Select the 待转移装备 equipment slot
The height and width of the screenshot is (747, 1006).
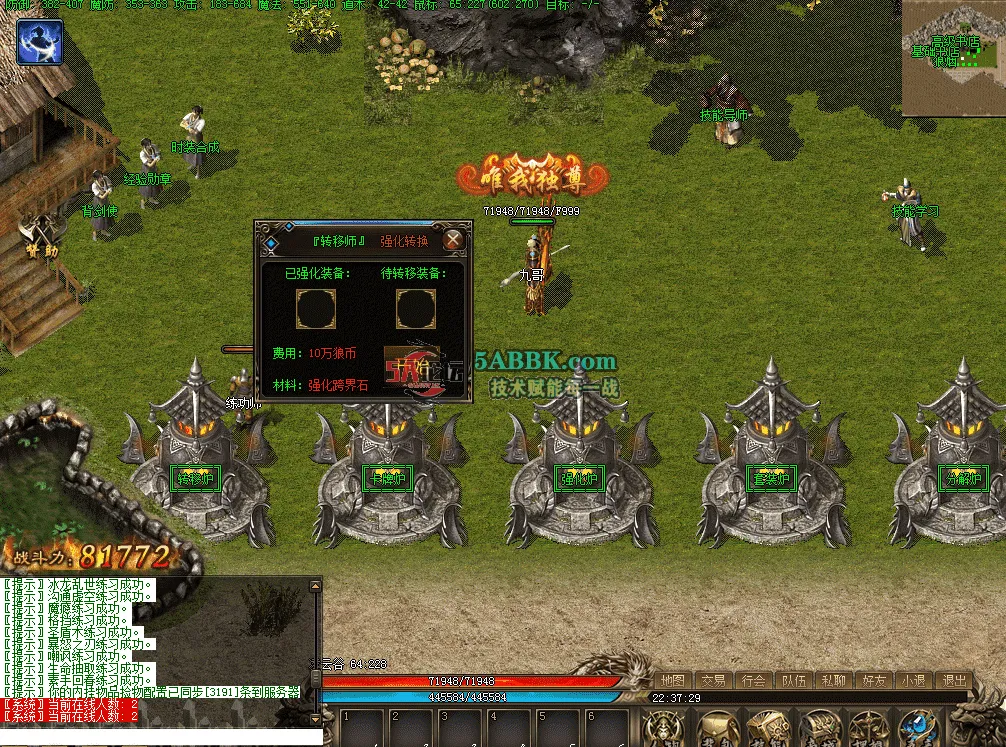(415, 309)
